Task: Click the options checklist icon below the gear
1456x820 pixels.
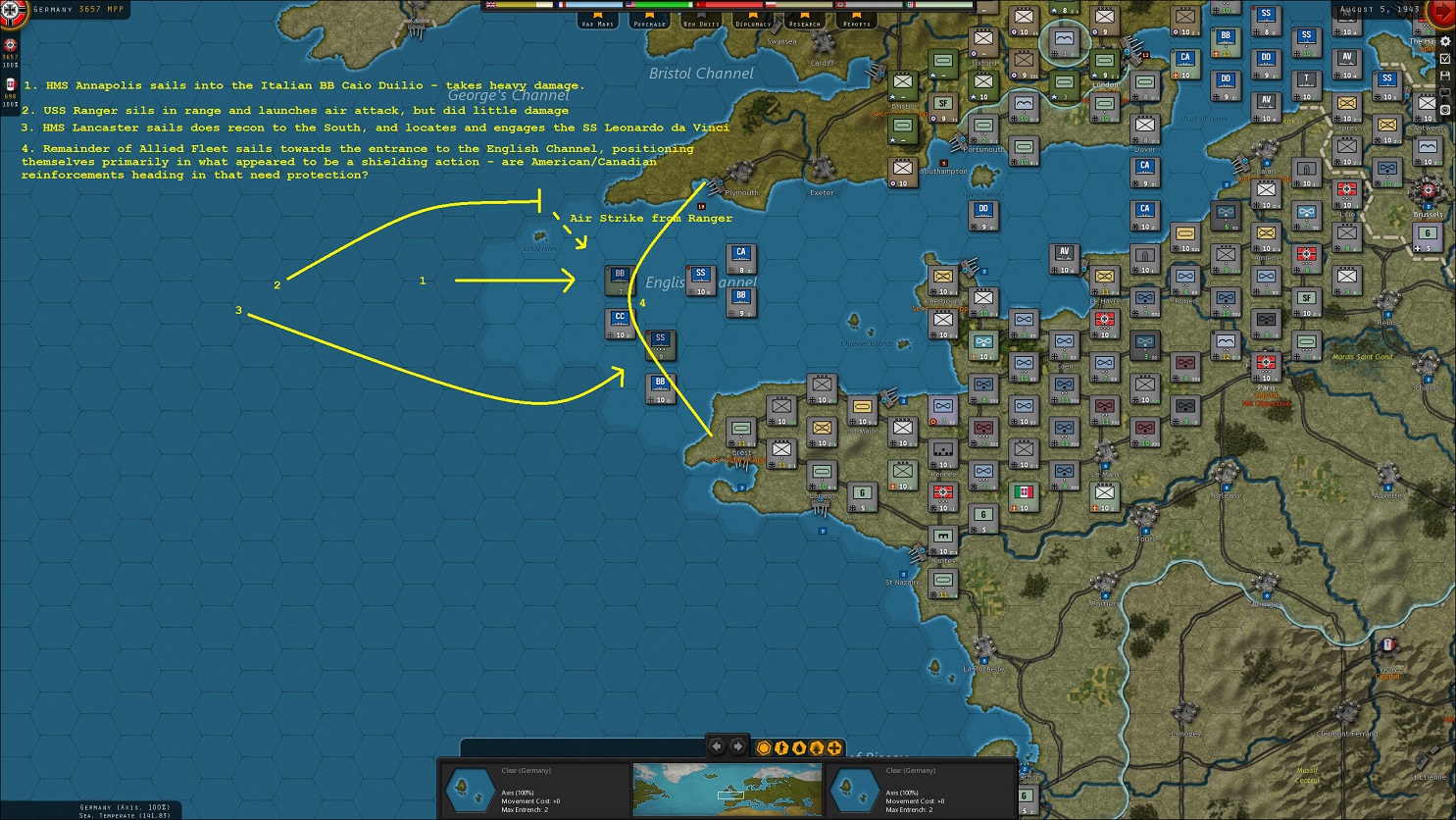Action: pos(1445,60)
